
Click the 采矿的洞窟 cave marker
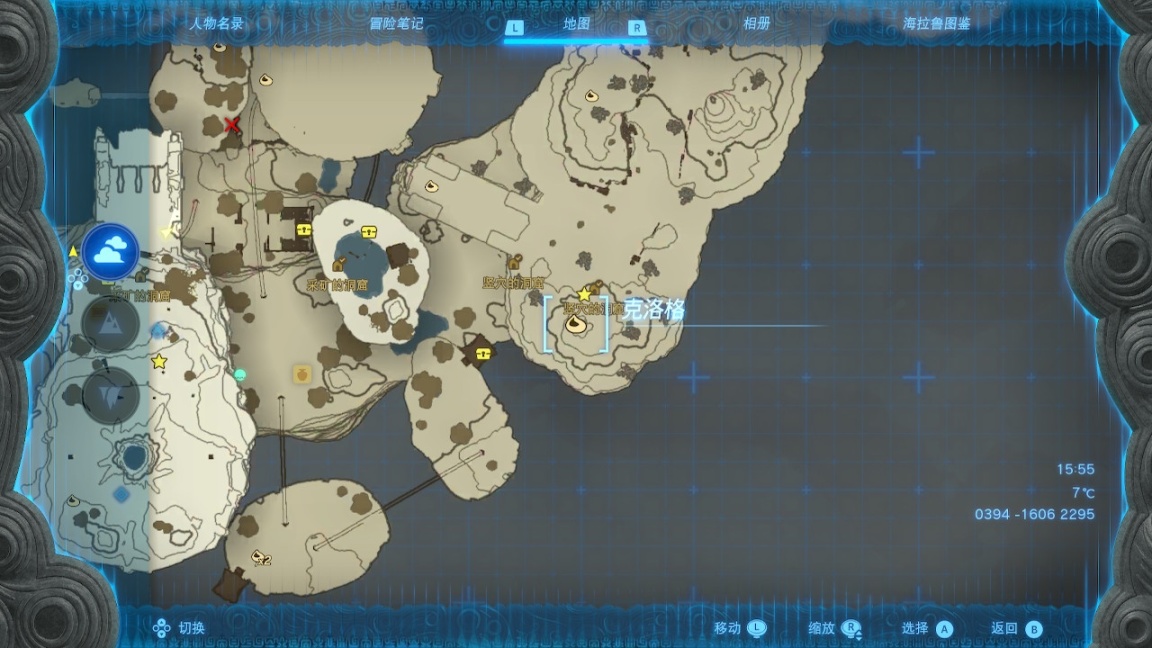pyautogui.click(x=340, y=265)
